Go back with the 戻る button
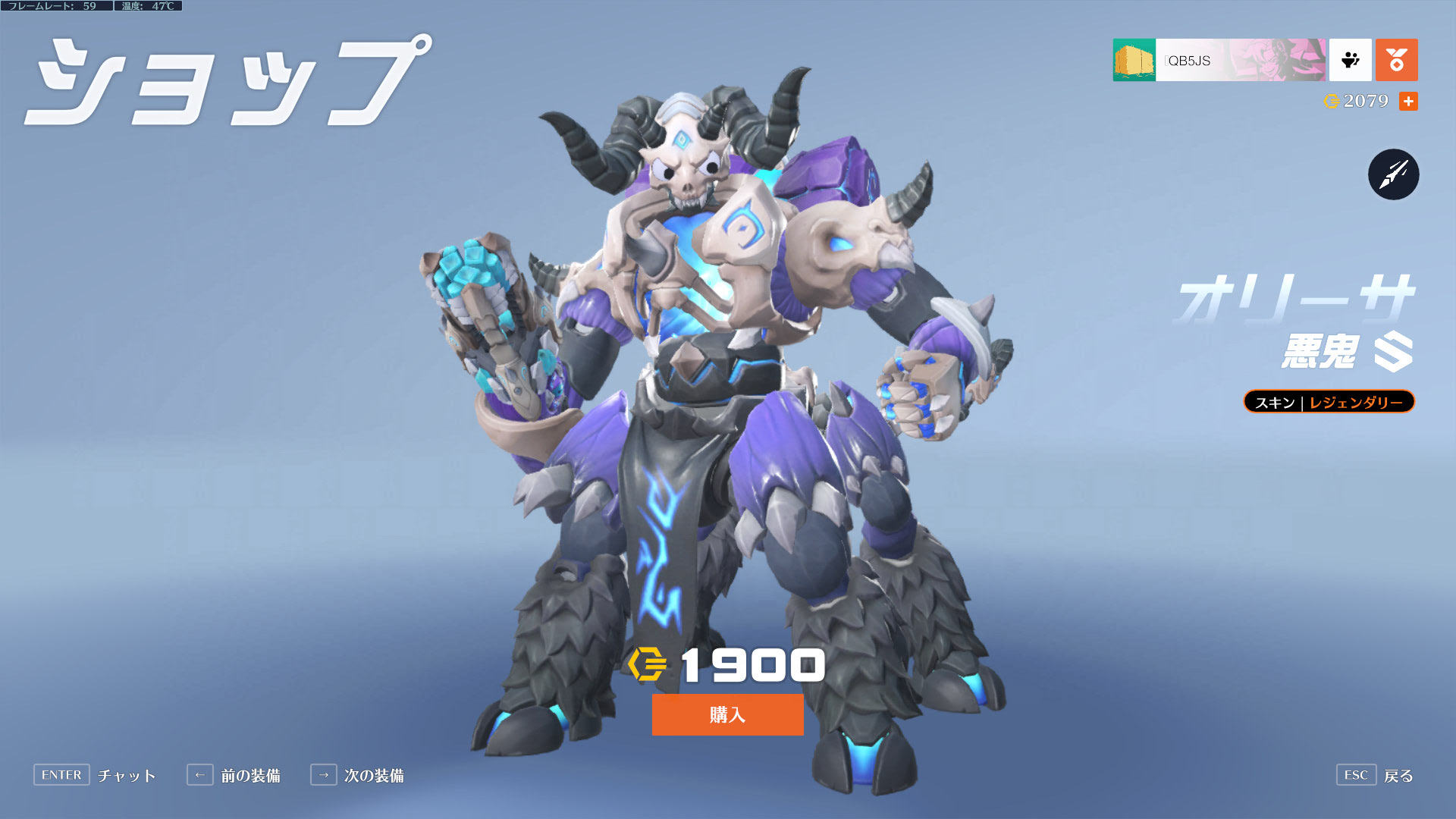Screen dimensions: 1456x819 tap(1398, 775)
